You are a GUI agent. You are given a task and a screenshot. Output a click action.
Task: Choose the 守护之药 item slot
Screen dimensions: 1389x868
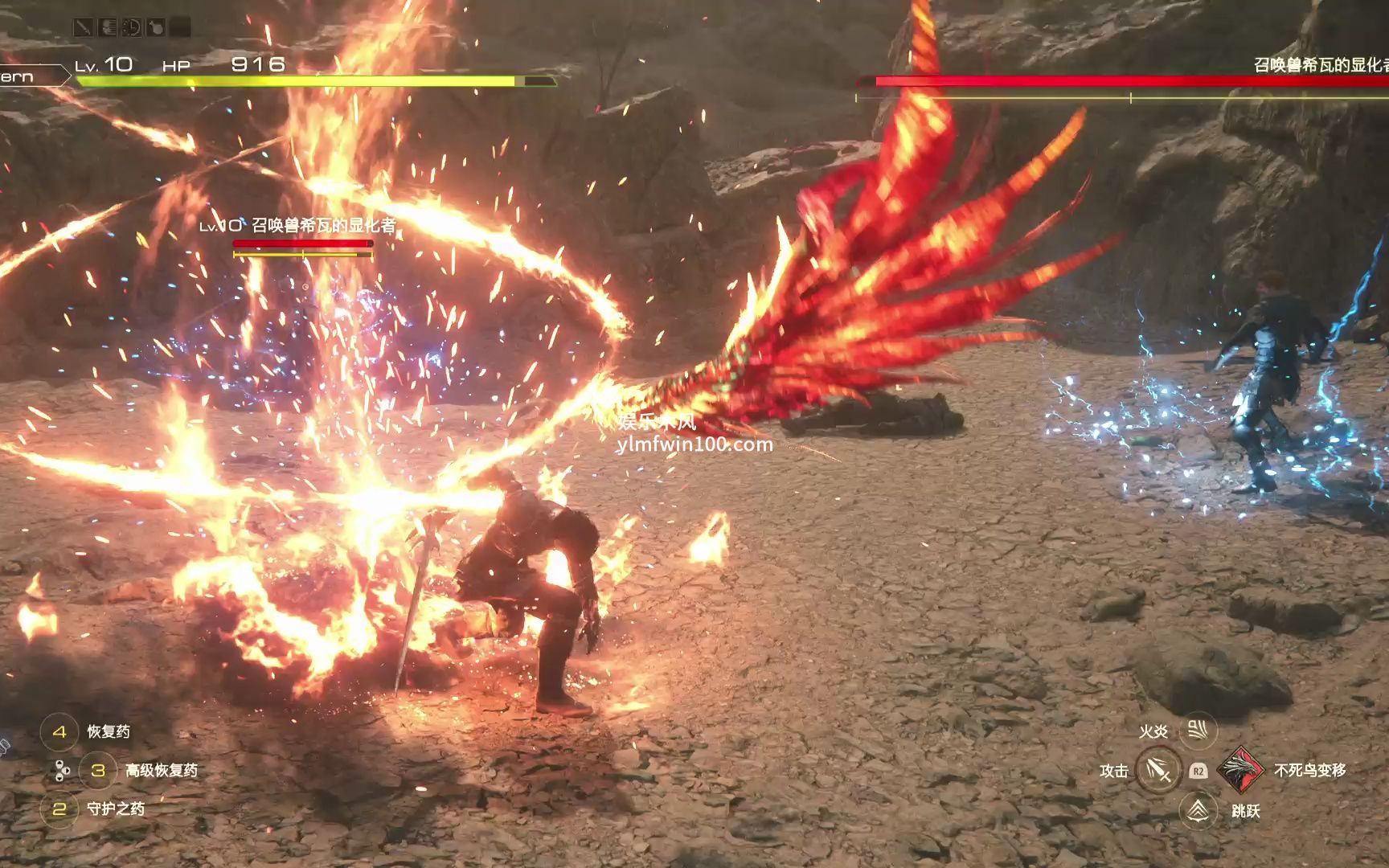59,809
